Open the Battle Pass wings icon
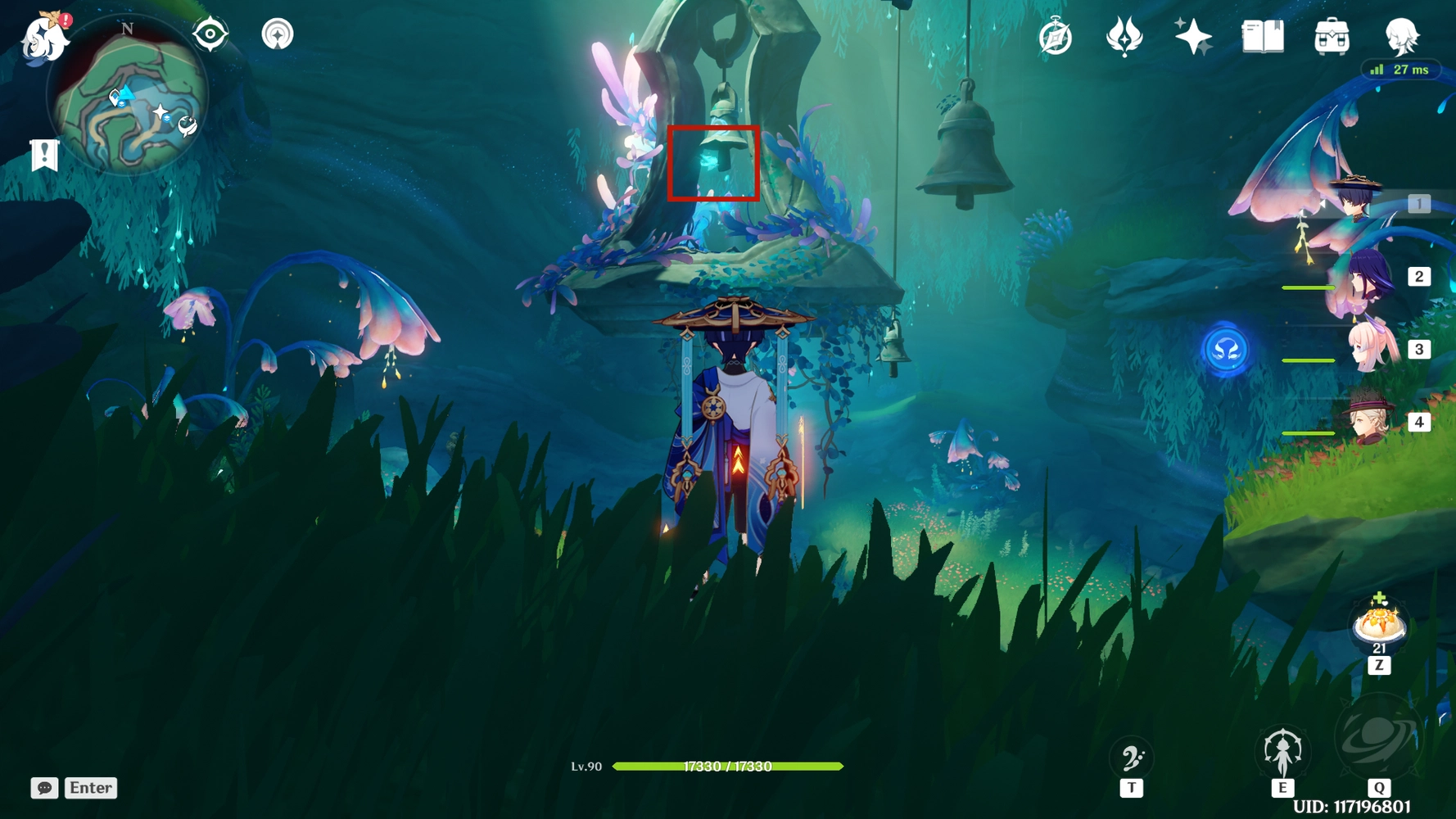Screen dimensions: 1456x819 click(1125, 36)
